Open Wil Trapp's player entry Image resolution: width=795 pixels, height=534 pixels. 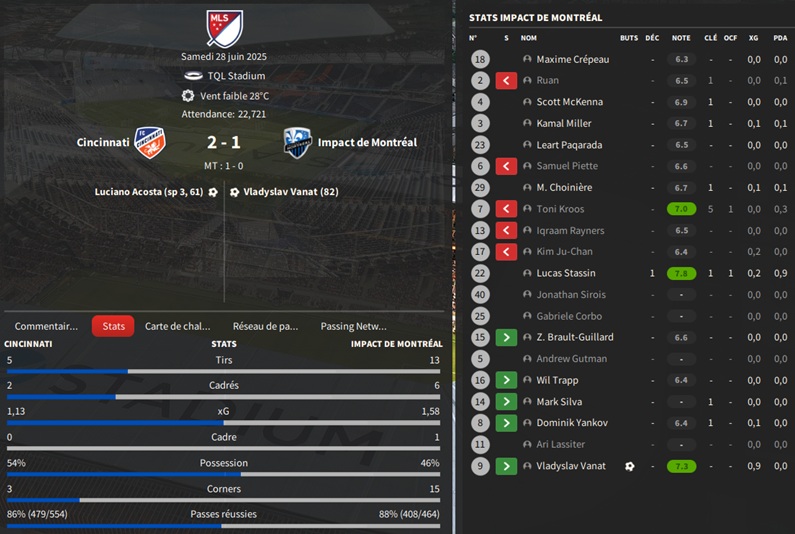[557, 380]
